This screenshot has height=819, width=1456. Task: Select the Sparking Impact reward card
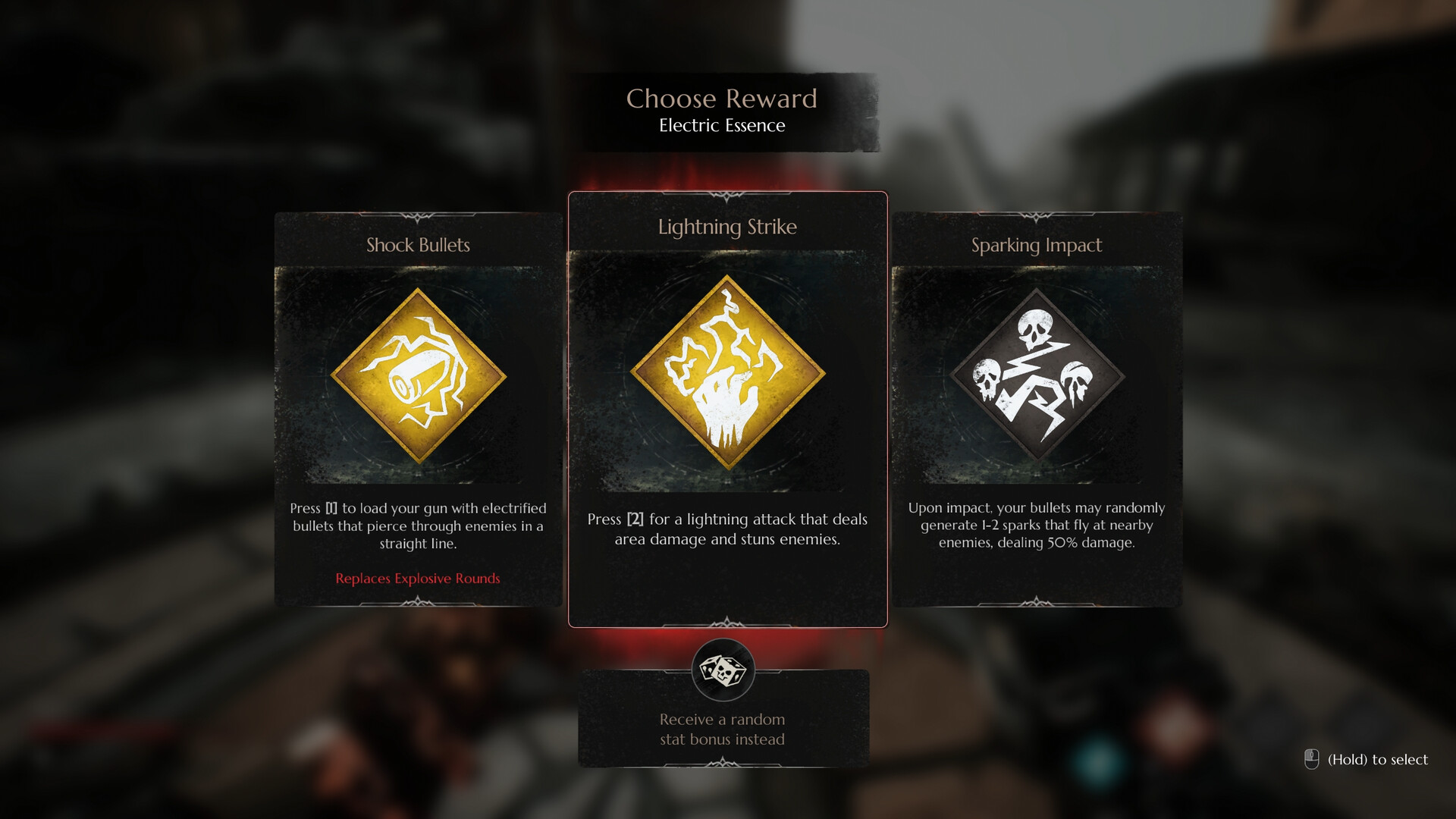click(1037, 409)
